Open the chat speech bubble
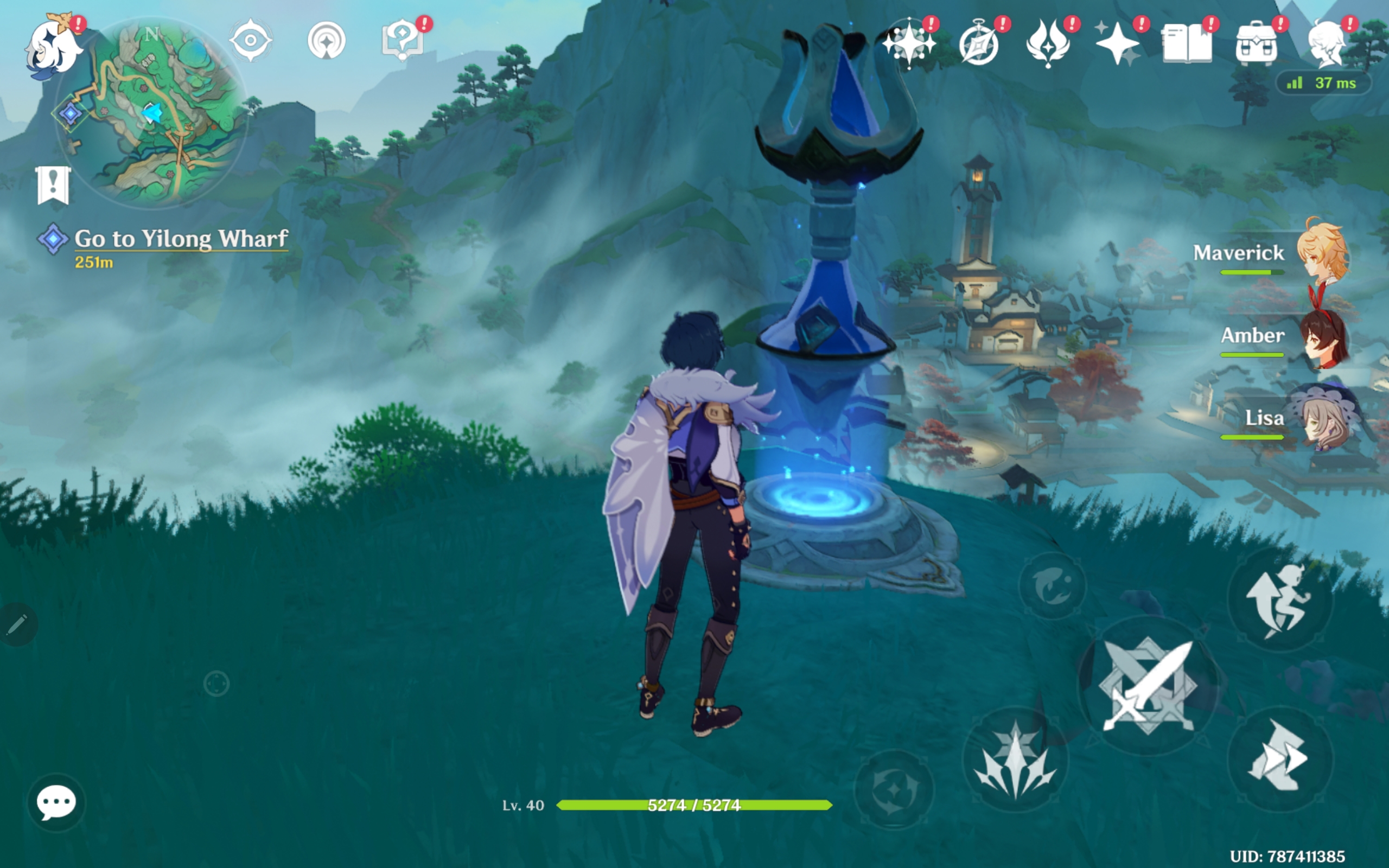The width and height of the screenshot is (1389, 868). 56,802
